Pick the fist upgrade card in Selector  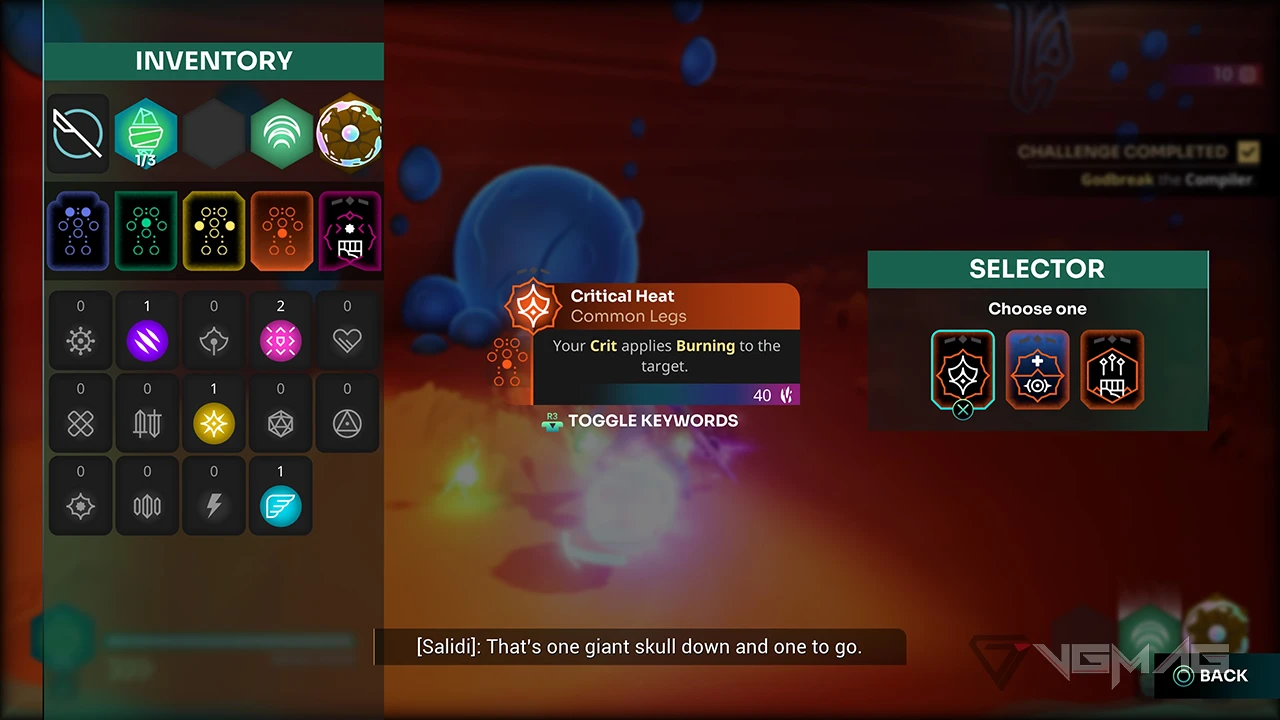point(1112,370)
